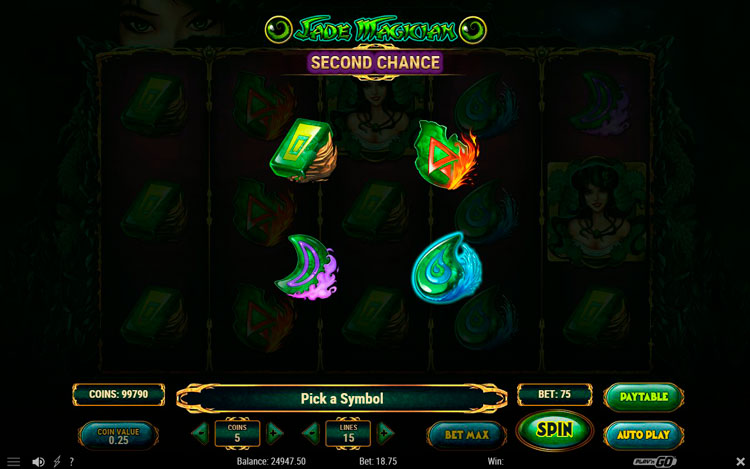This screenshot has height=469, width=750.
Task: Click the green Spin button
Action: (555, 430)
